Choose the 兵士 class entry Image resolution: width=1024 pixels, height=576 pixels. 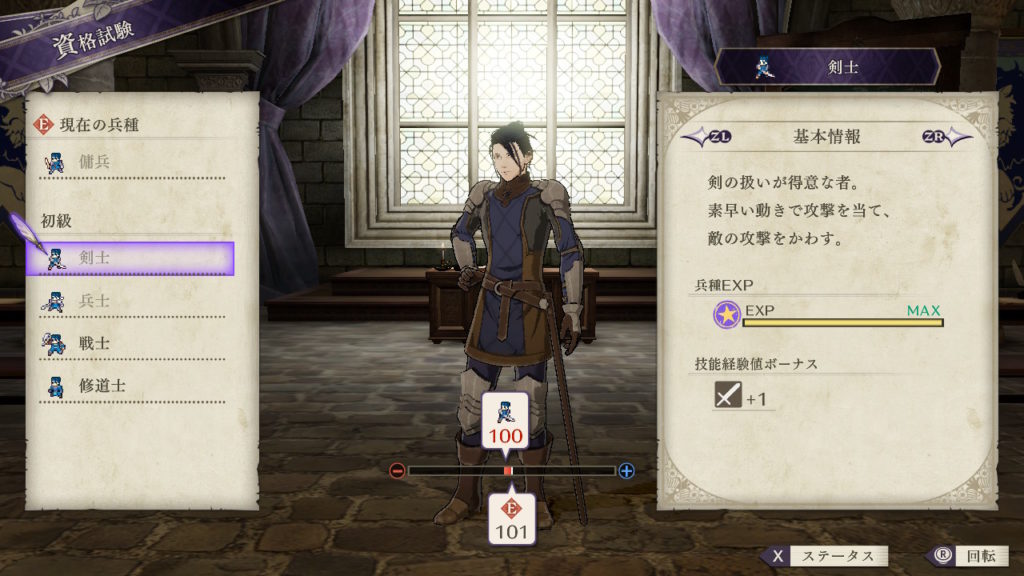[x=130, y=301]
